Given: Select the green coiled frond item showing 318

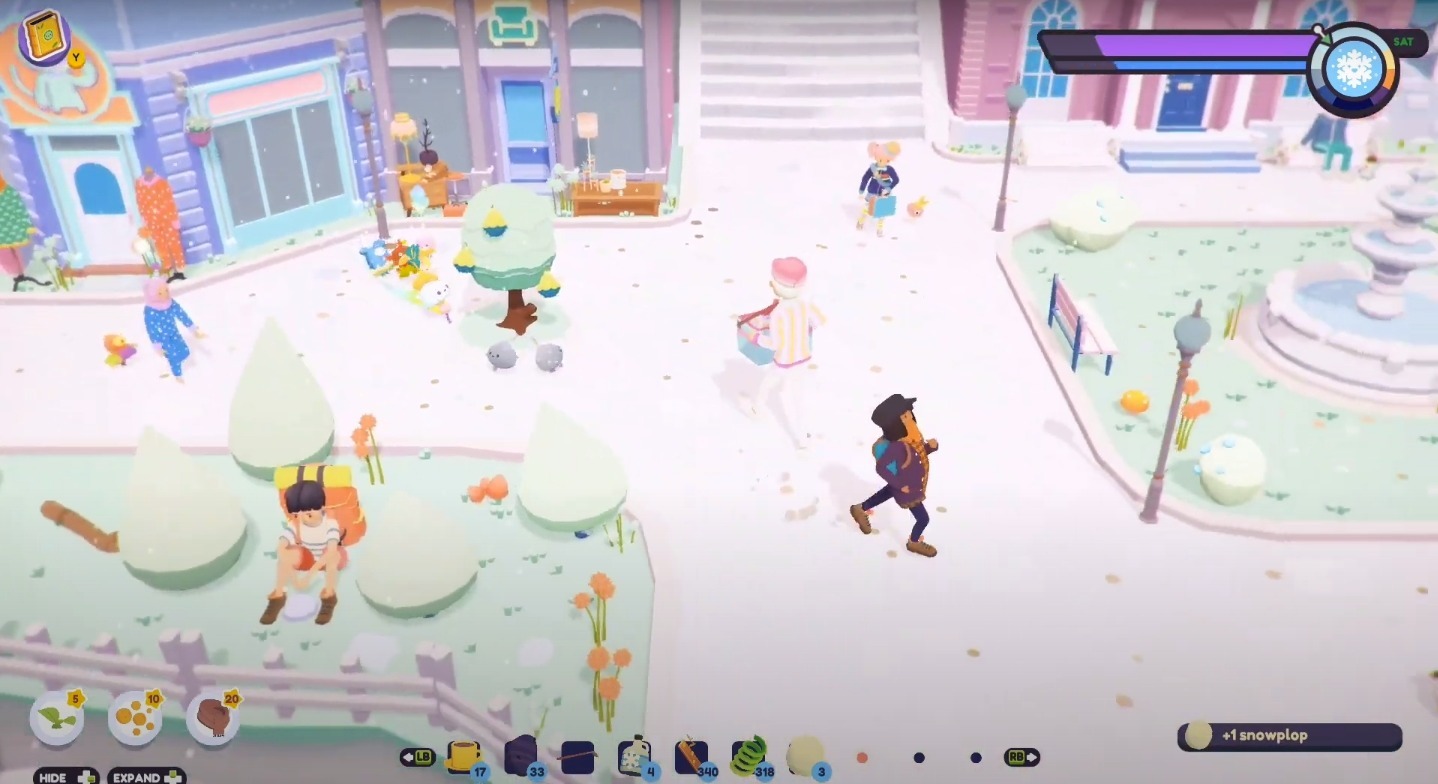Looking at the screenshot, I should 747,752.
